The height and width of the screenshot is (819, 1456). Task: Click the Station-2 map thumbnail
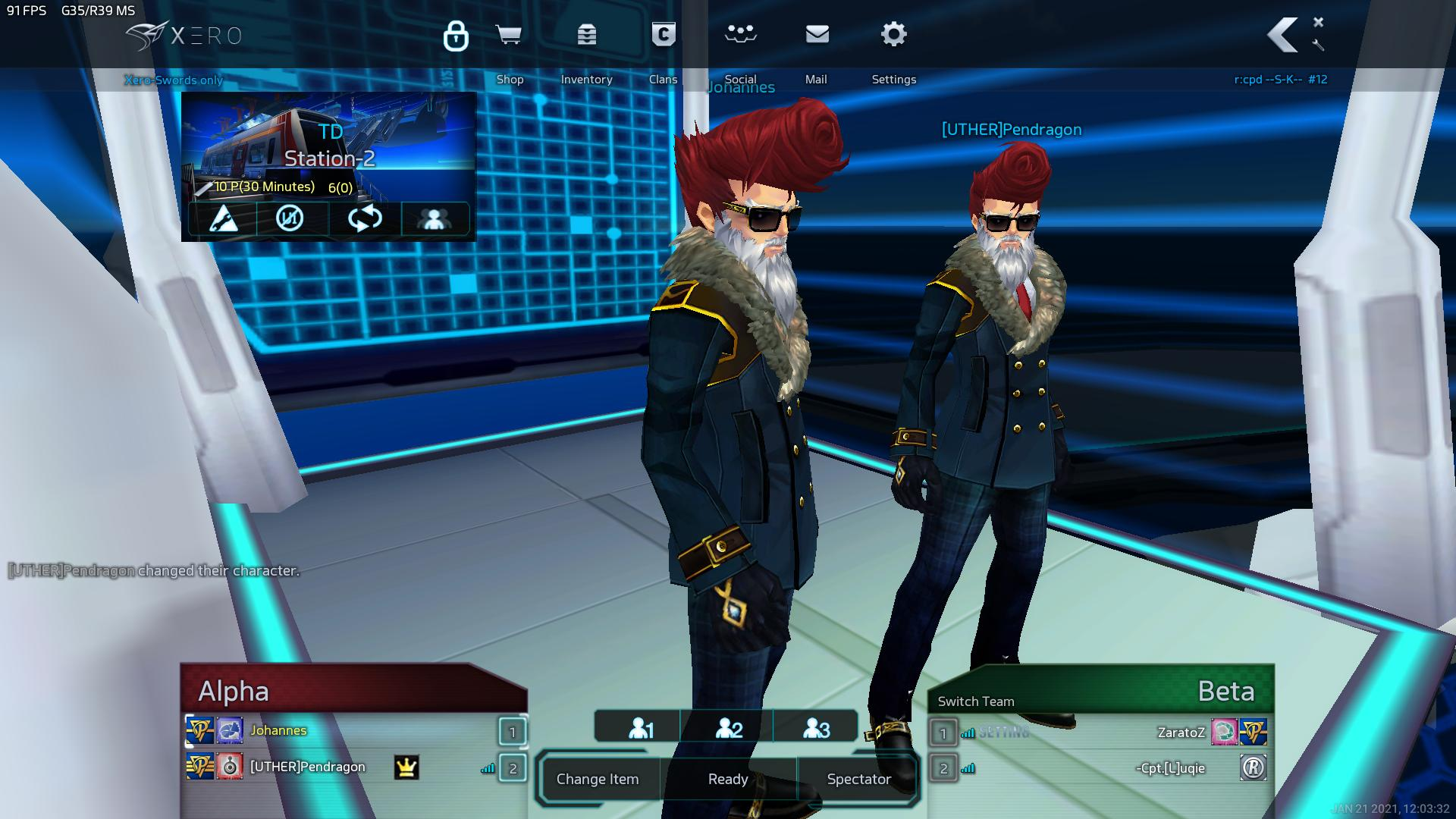click(328, 146)
